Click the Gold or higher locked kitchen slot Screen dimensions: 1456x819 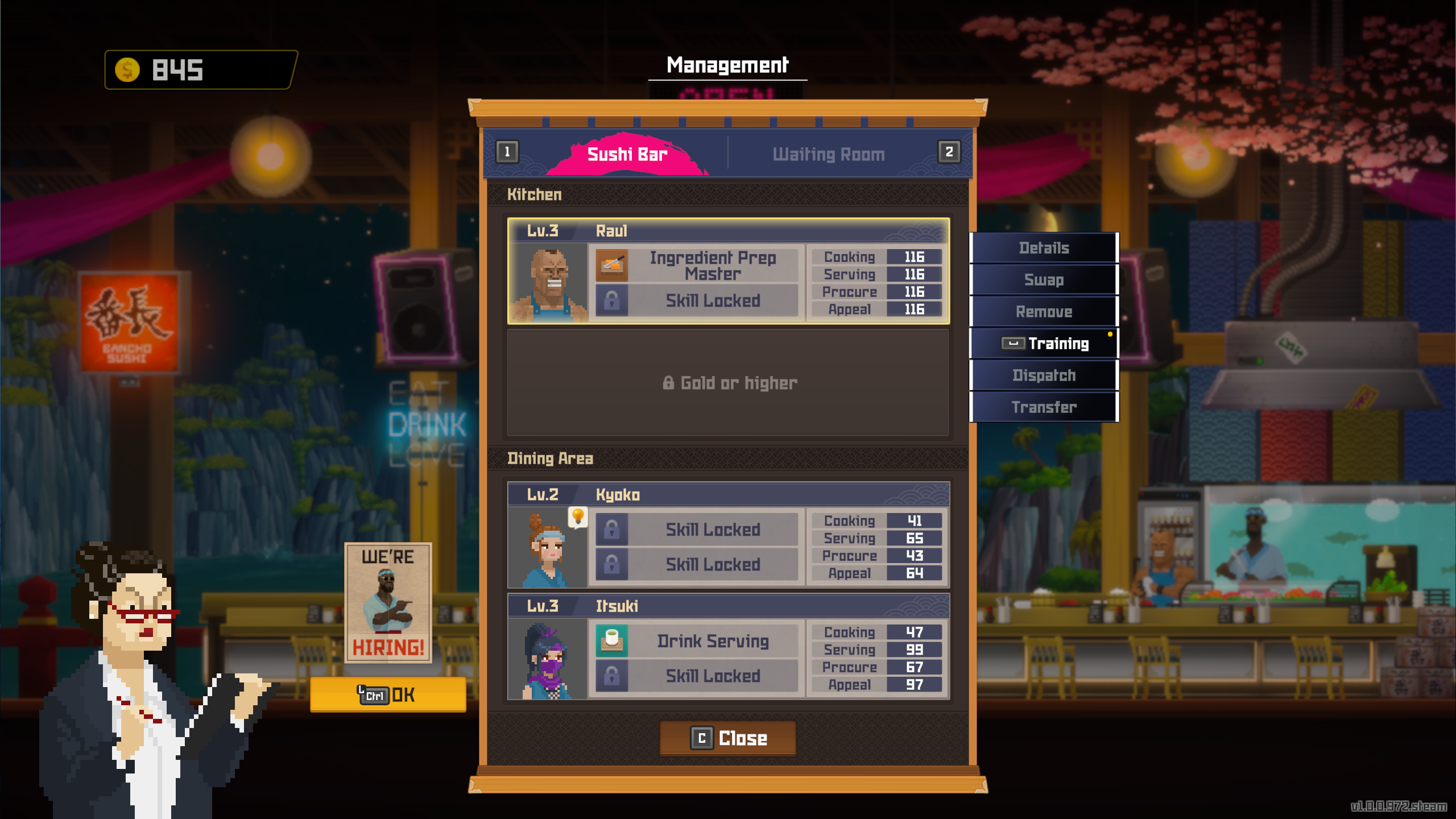tap(728, 382)
